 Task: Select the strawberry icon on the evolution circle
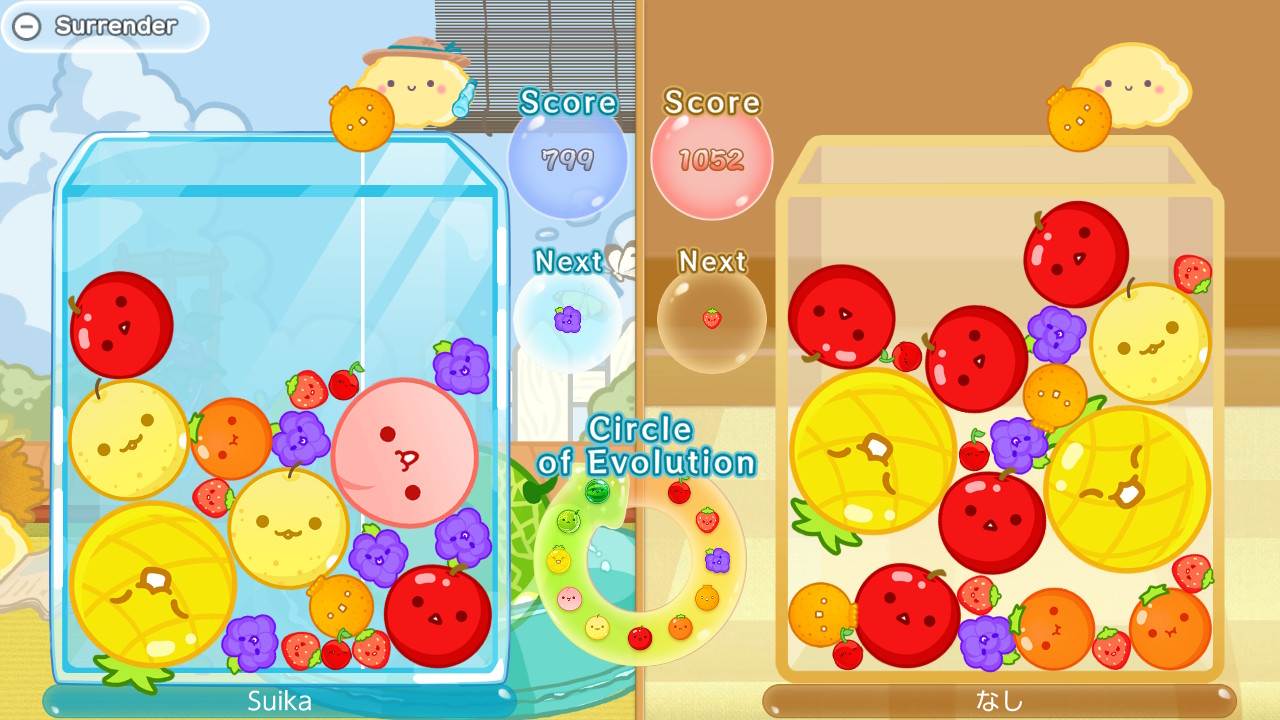point(707,519)
